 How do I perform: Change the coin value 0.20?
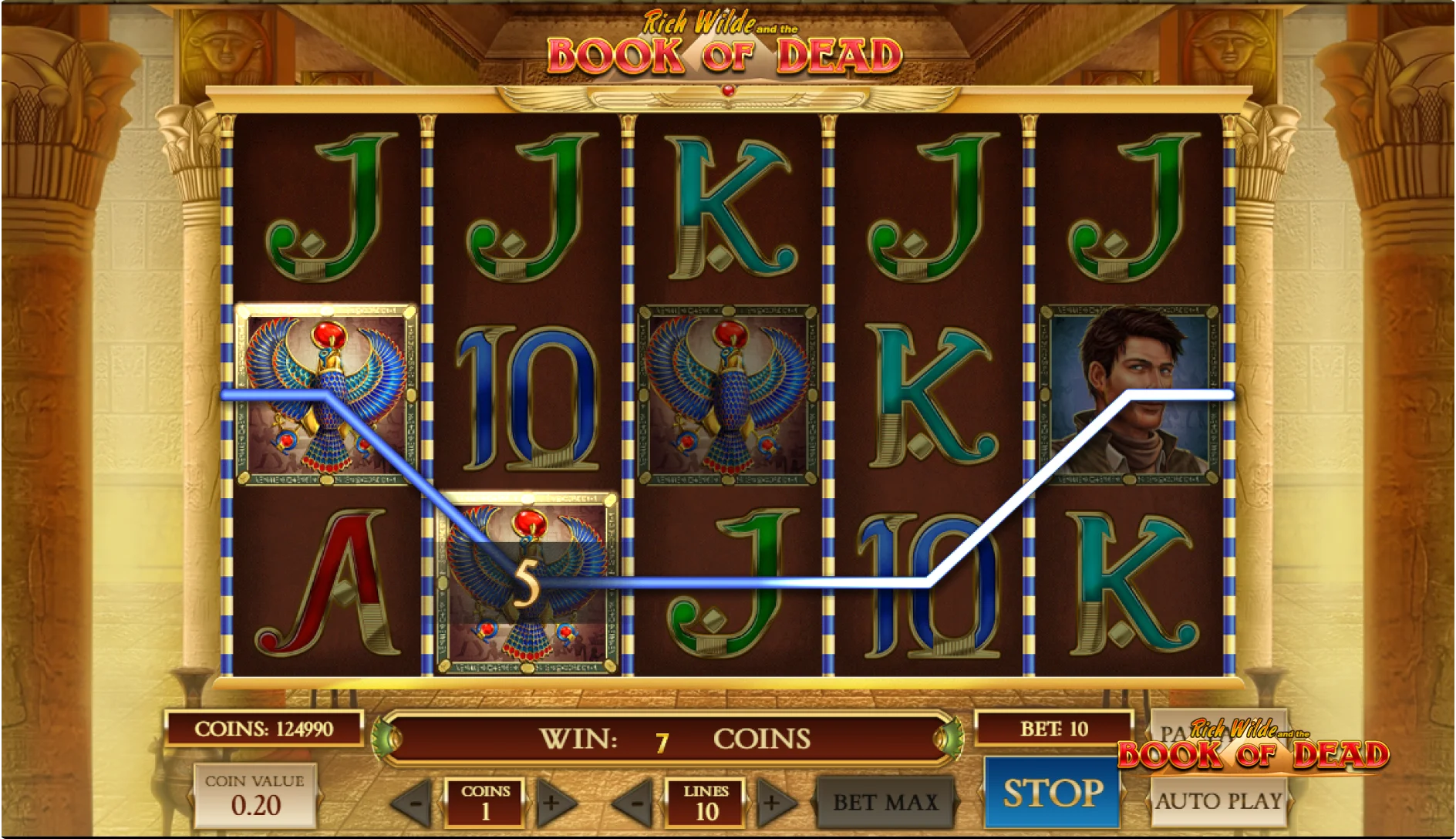tap(255, 796)
